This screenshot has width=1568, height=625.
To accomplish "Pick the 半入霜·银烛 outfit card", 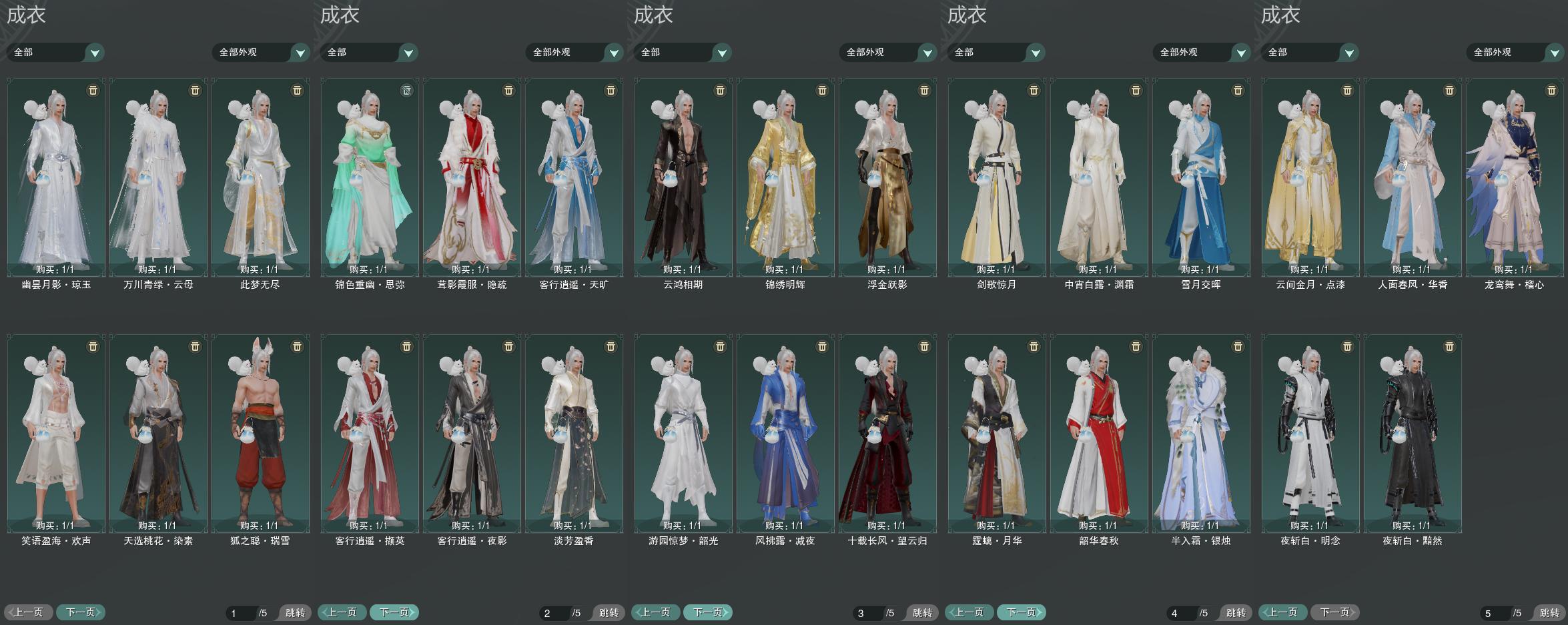I will click(x=1201, y=434).
